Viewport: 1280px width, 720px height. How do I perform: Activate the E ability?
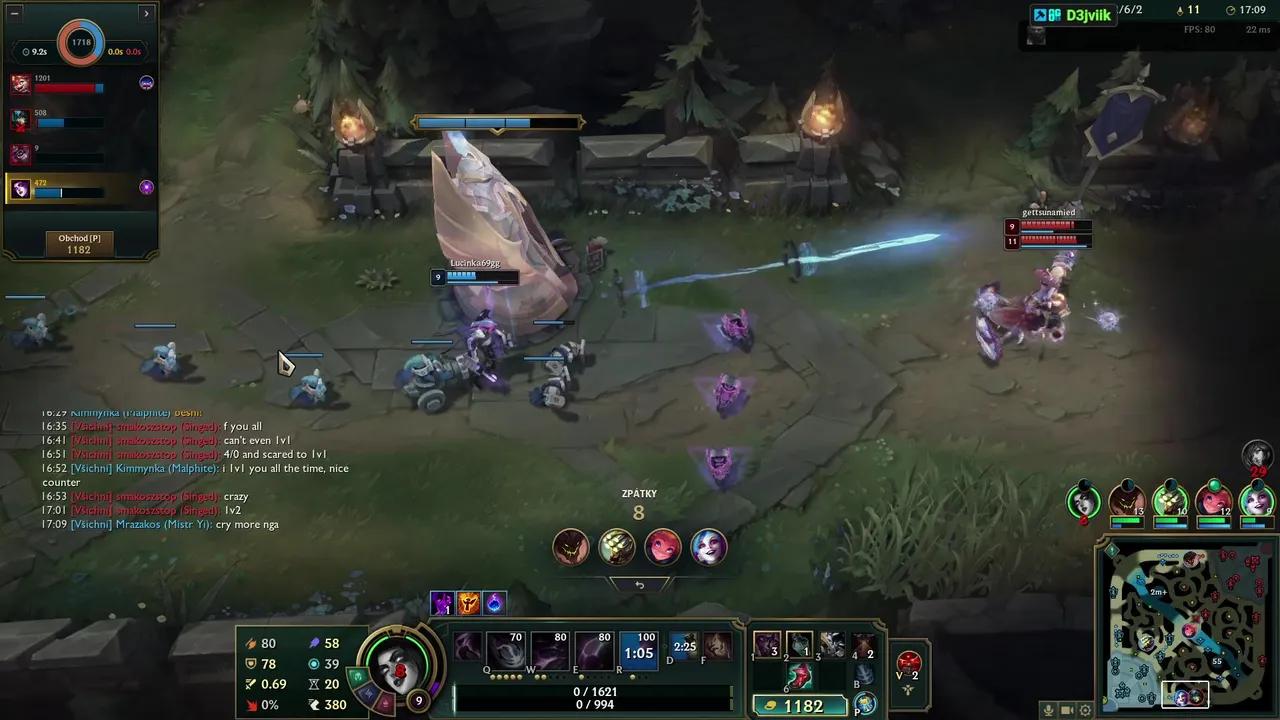[x=595, y=649]
